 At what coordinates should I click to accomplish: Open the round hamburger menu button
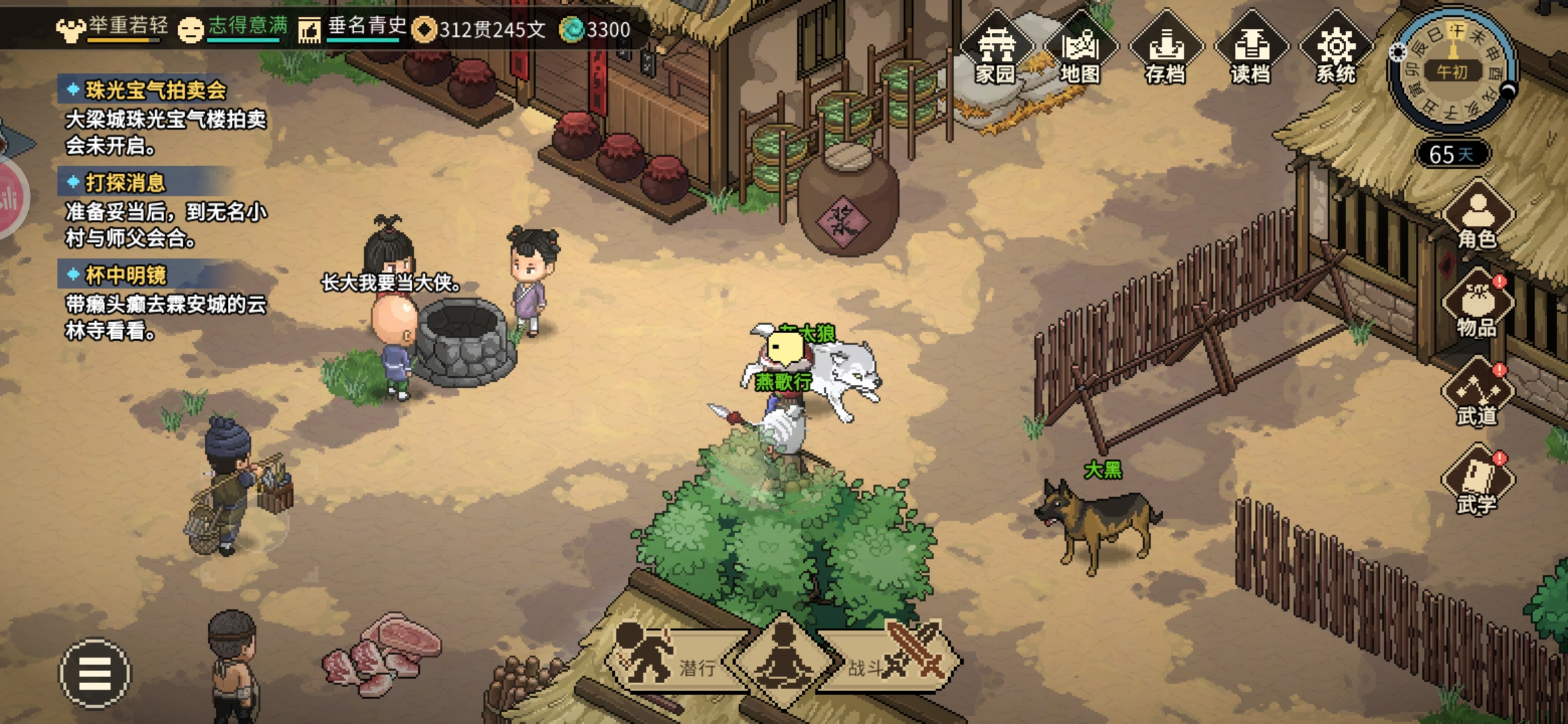pyautogui.click(x=95, y=672)
